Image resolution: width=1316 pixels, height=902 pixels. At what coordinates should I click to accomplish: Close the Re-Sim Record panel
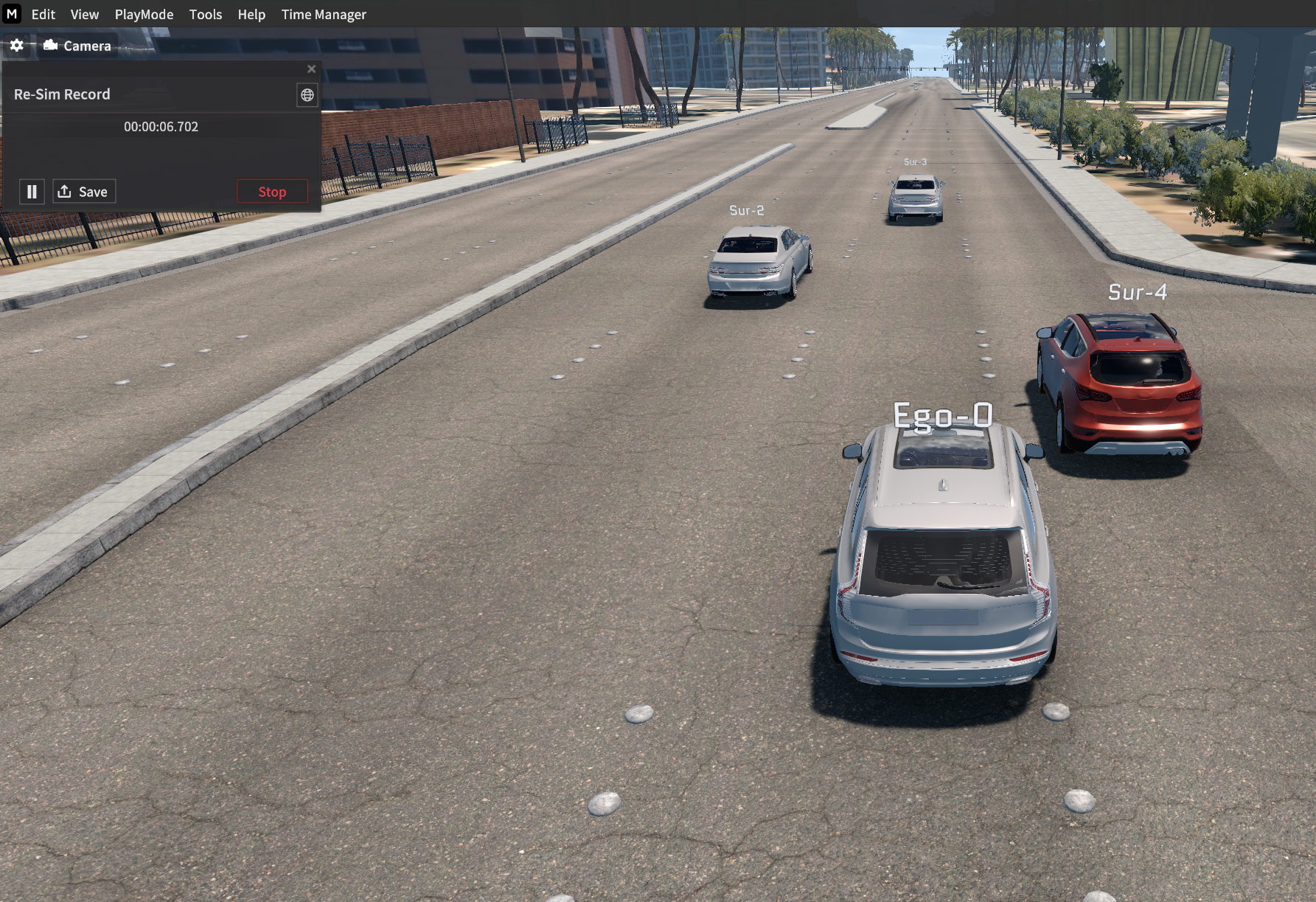311,69
